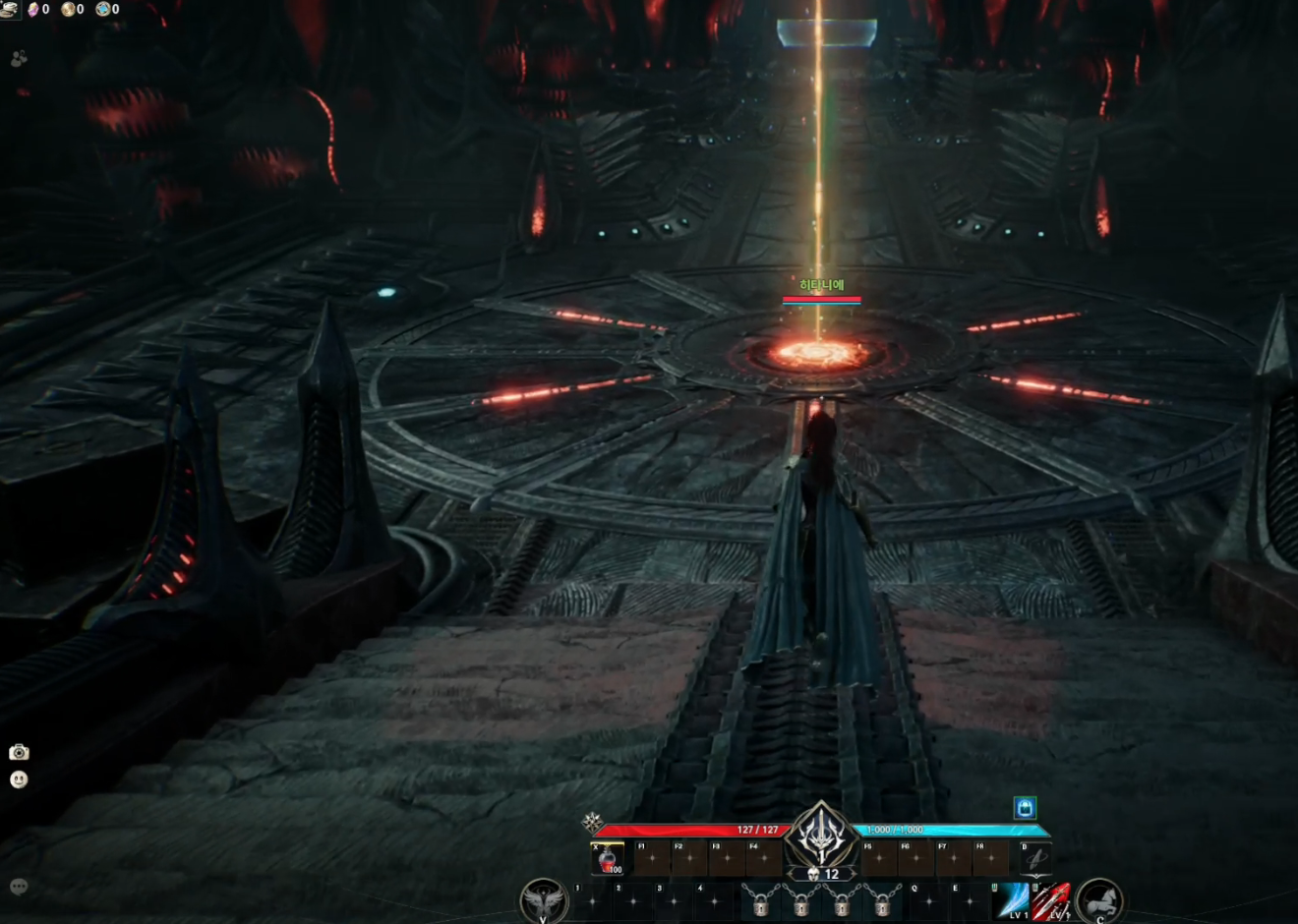Click the stacked coins icon
Viewport: 1298px width, 924px height.
(9, 9)
